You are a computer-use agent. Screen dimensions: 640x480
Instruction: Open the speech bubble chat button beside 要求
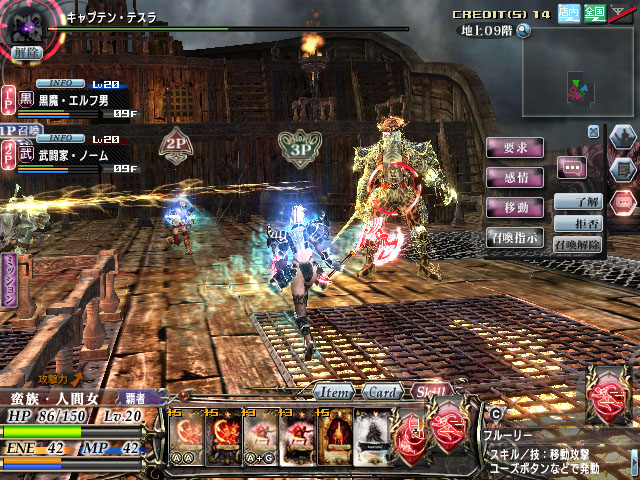(572, 168)
